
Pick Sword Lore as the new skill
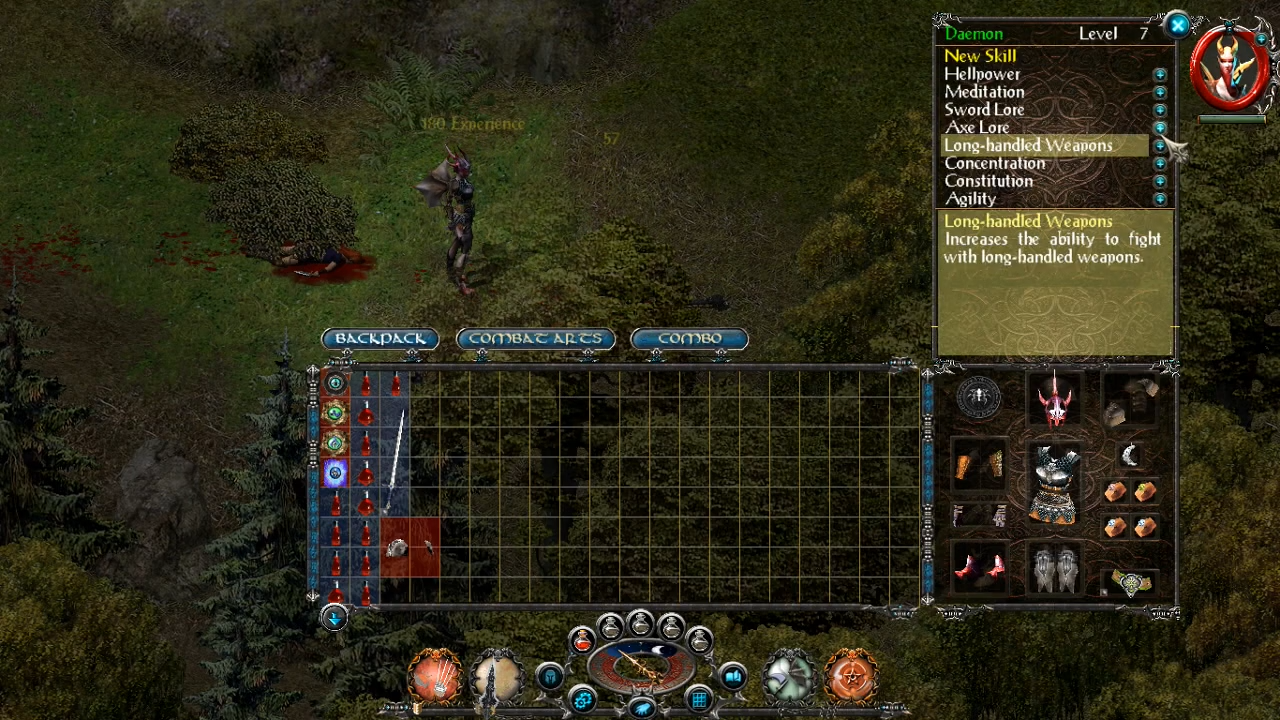[x=984, y=110]
